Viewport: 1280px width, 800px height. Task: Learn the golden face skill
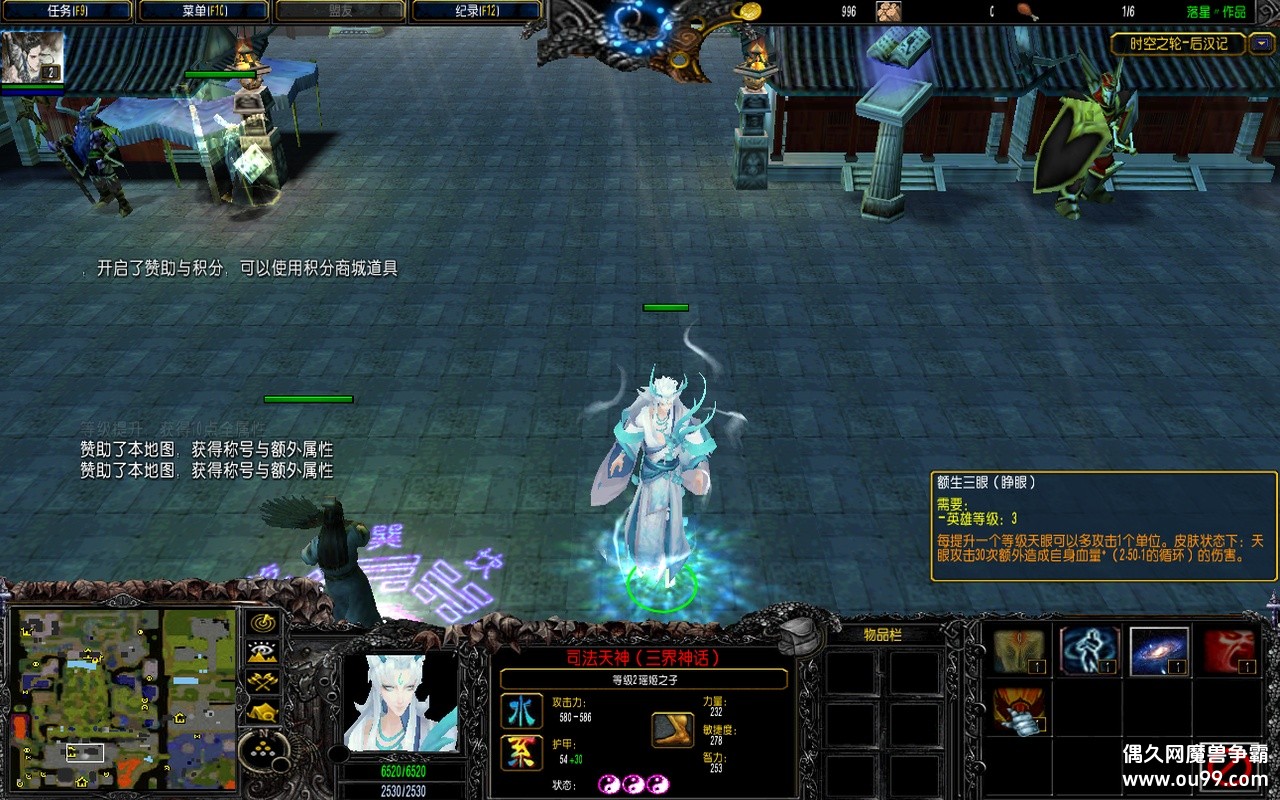pyautogui.click(x=1019, y=652)
